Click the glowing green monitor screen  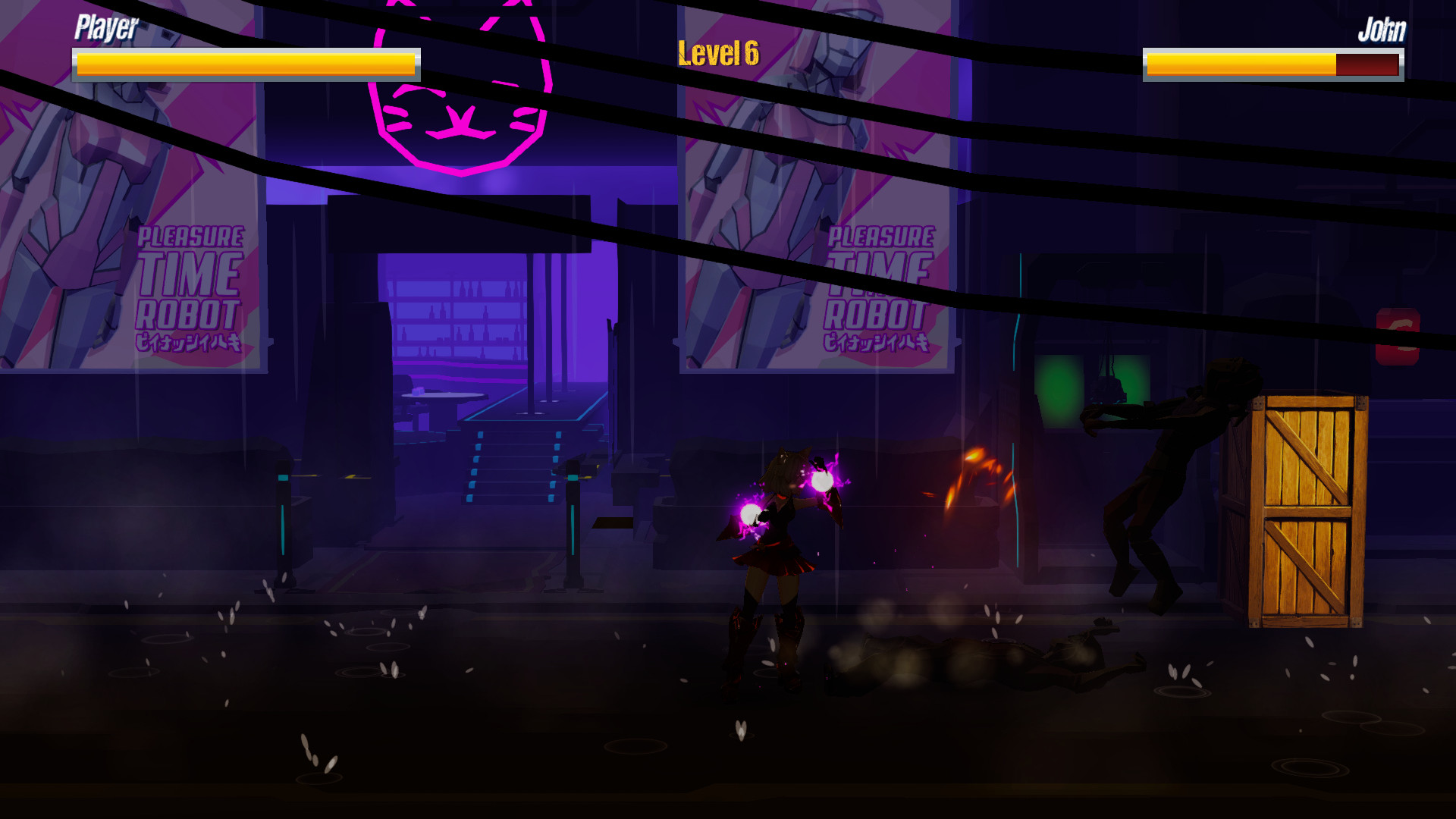click(x=1062, y=379)
